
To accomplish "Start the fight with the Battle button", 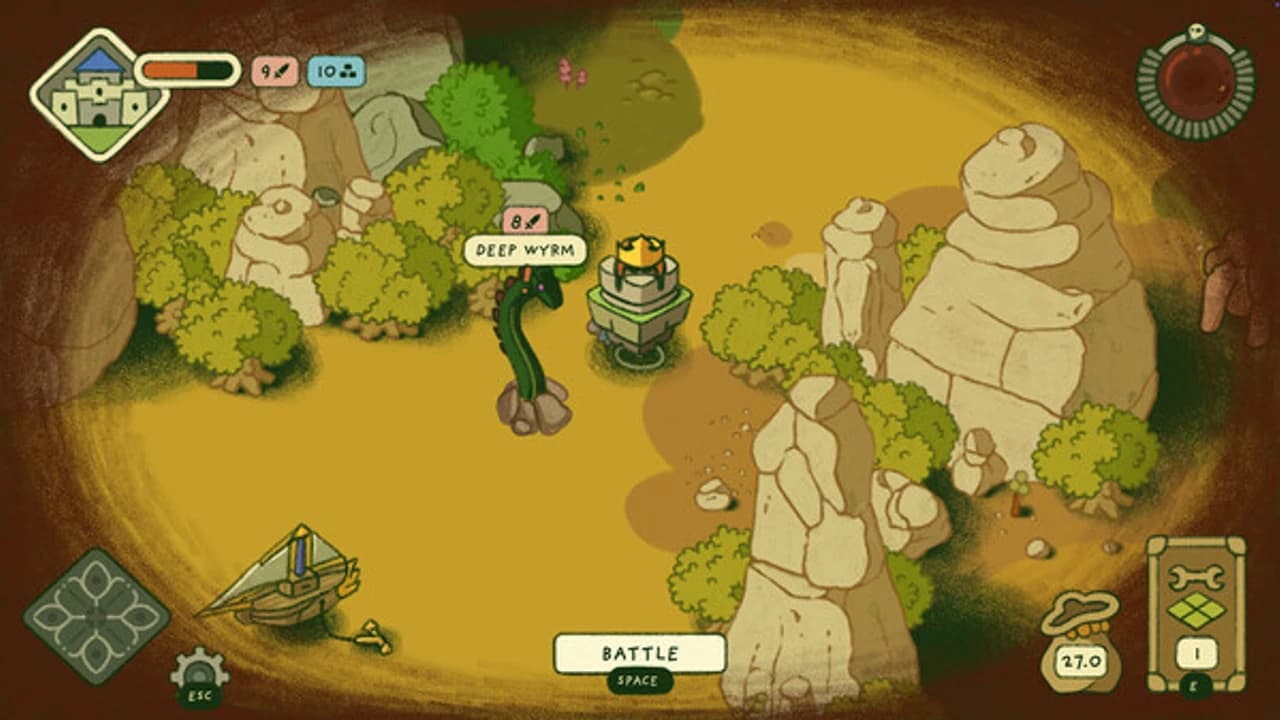I will (x=640, y=654).
